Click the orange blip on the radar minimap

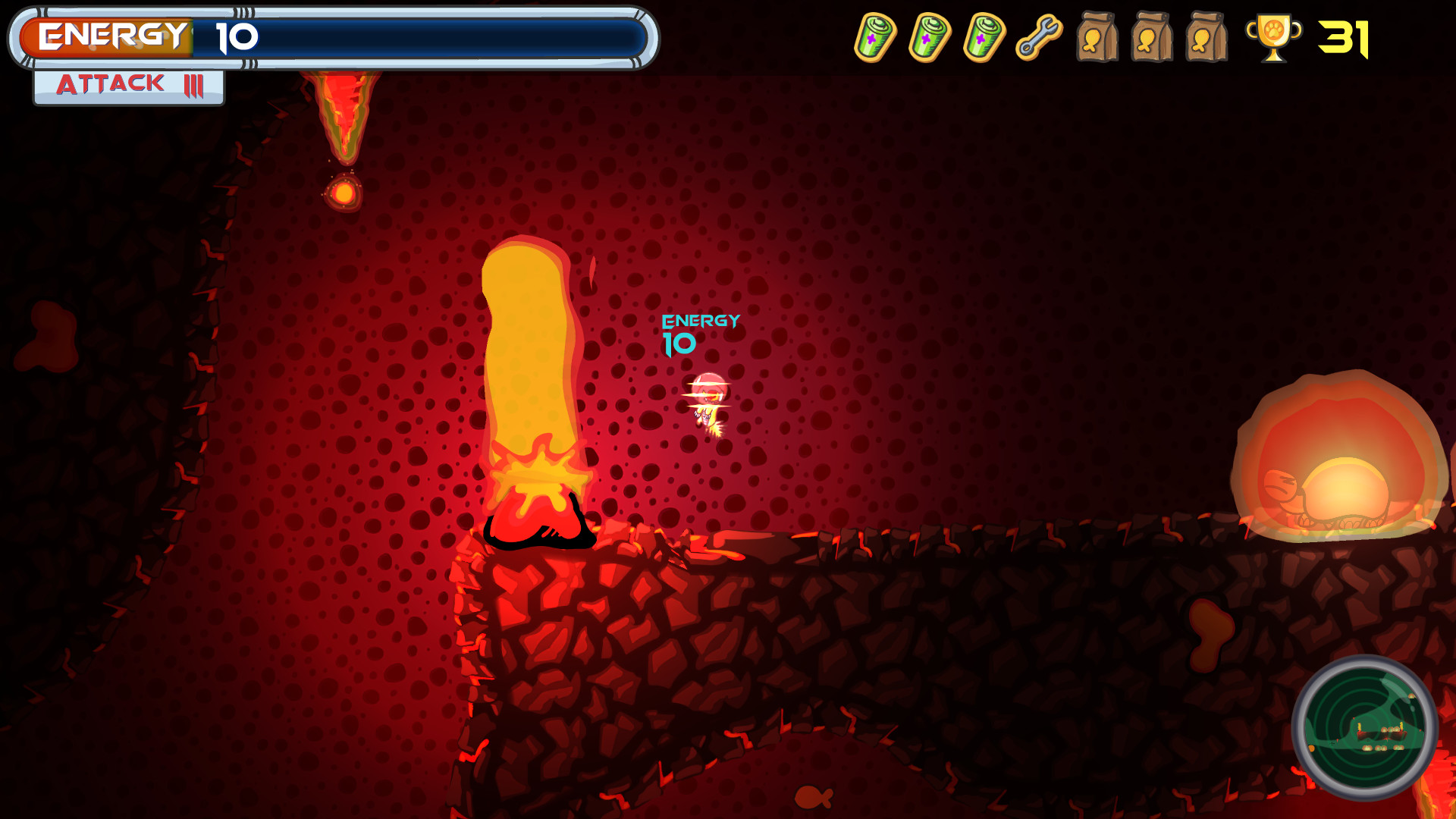[x=1311, y=748]
